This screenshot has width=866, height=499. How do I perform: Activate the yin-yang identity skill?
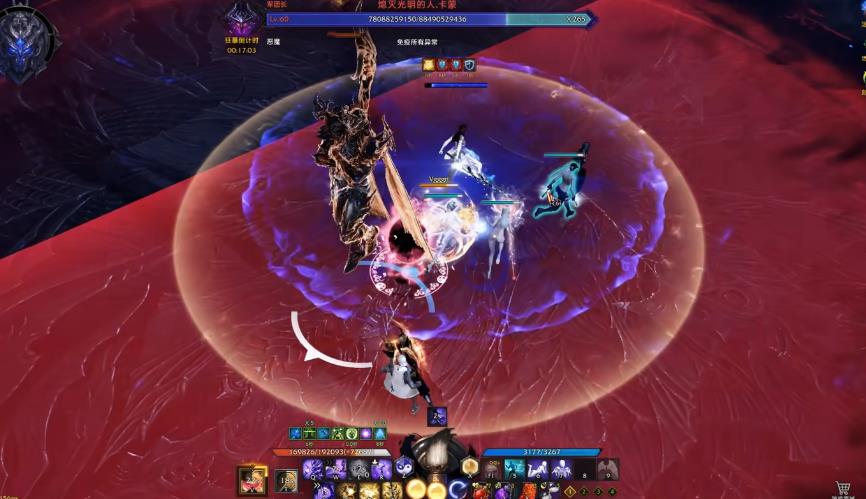point(406,467)
